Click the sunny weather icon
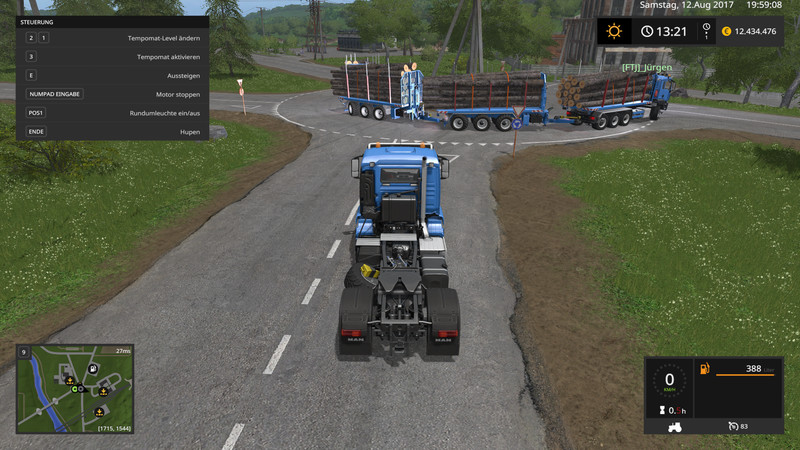Screen dimensions: 800x450 [614, 31]
